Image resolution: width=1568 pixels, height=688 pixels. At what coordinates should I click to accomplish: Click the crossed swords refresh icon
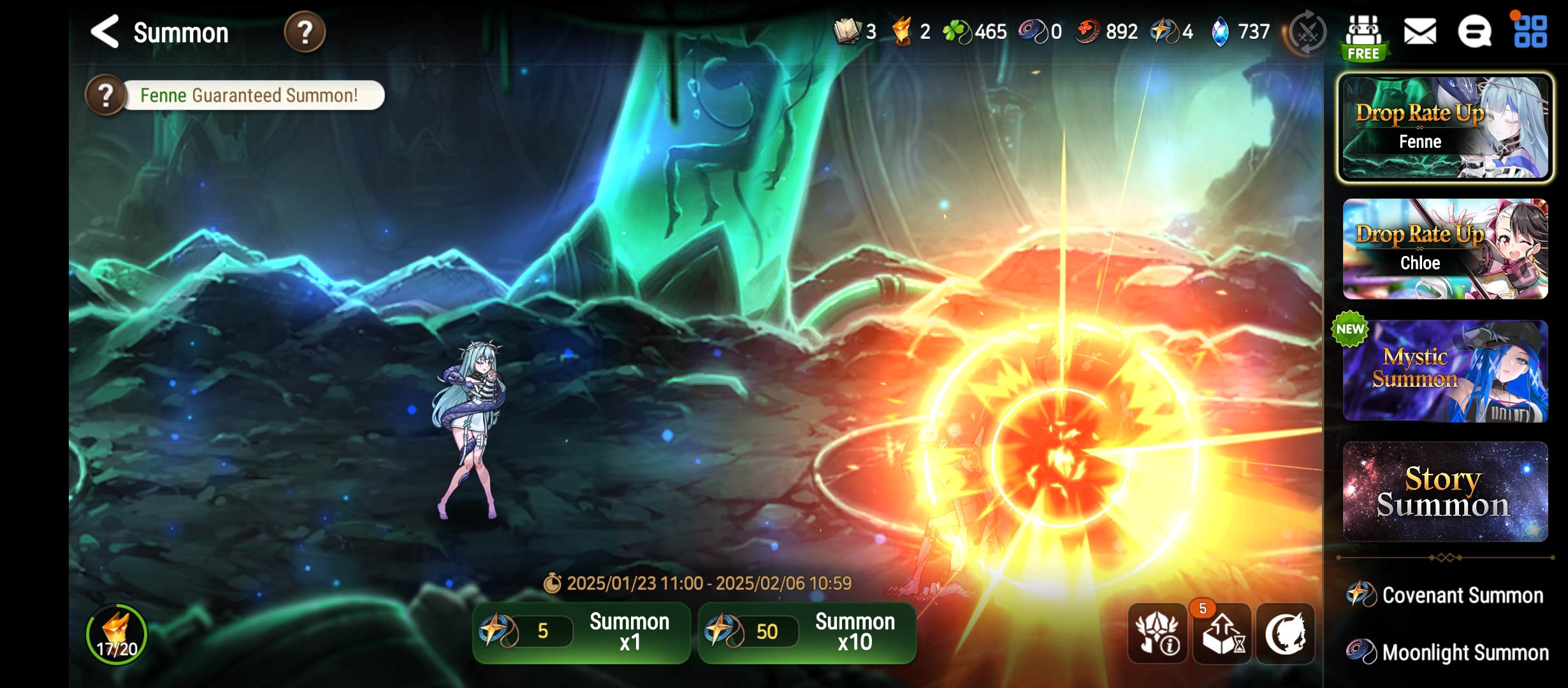[1307, 33]
